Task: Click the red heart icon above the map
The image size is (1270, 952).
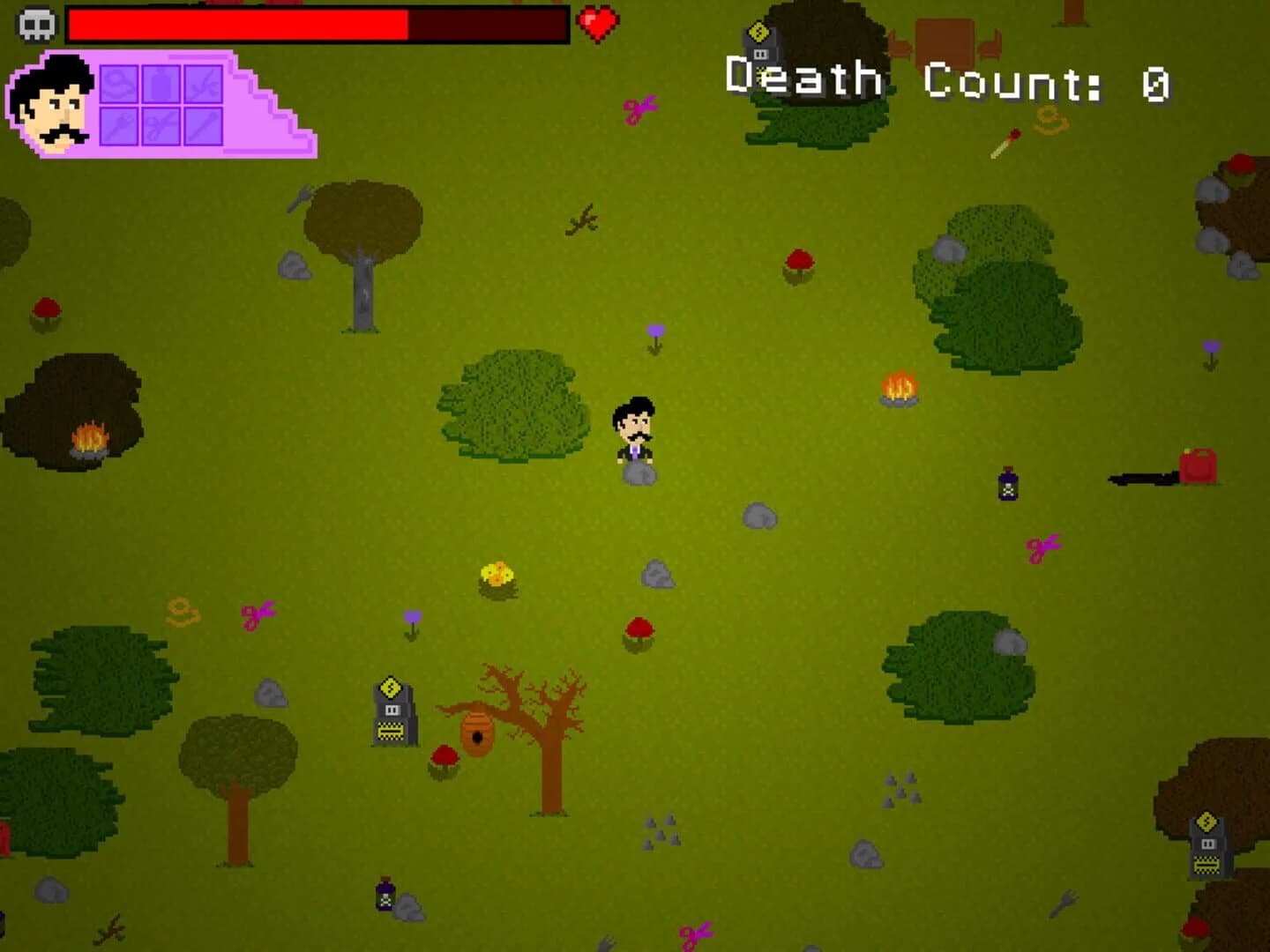Action: click(596, 22)
